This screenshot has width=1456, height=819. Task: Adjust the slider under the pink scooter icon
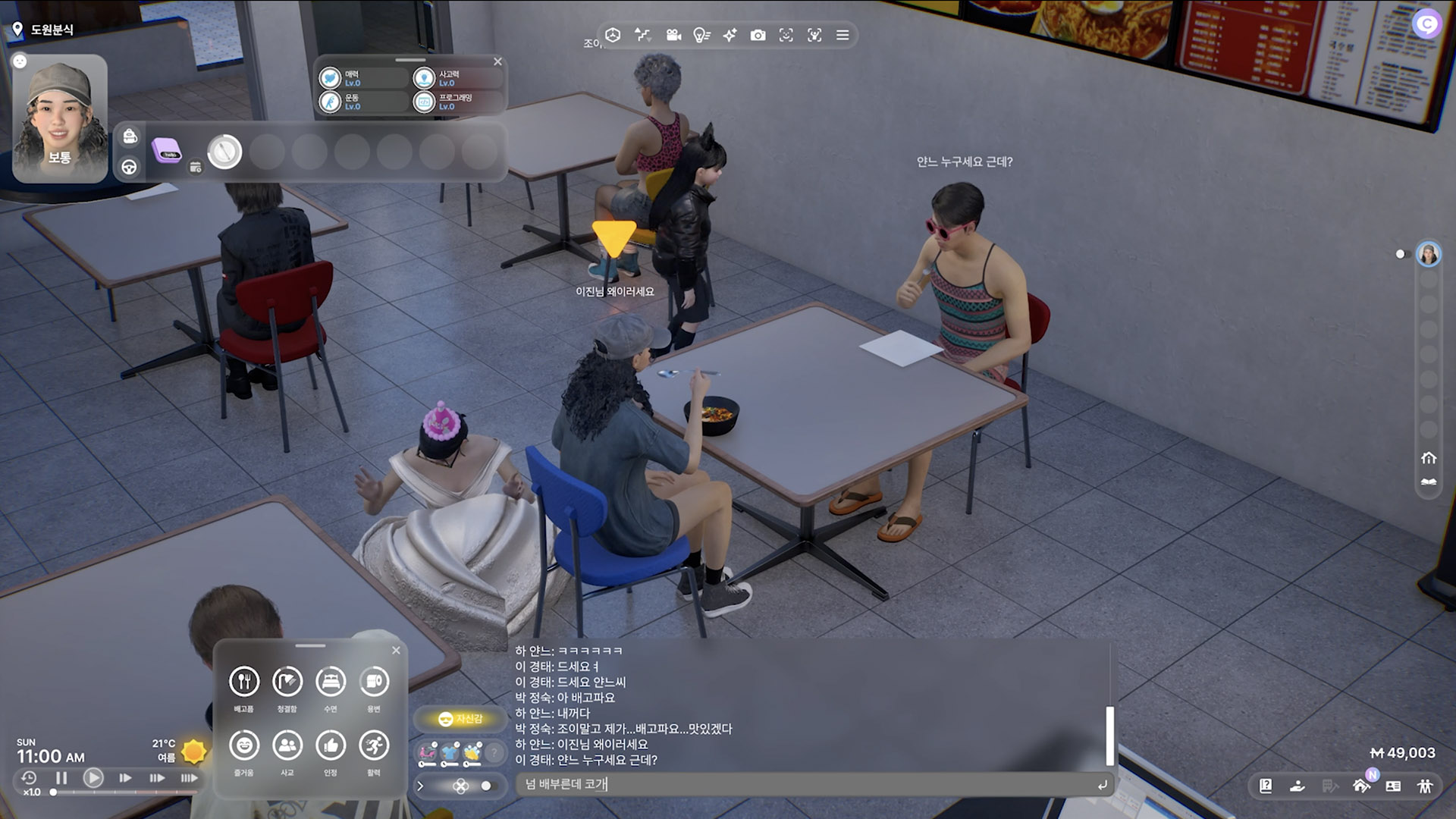(428, 764)
